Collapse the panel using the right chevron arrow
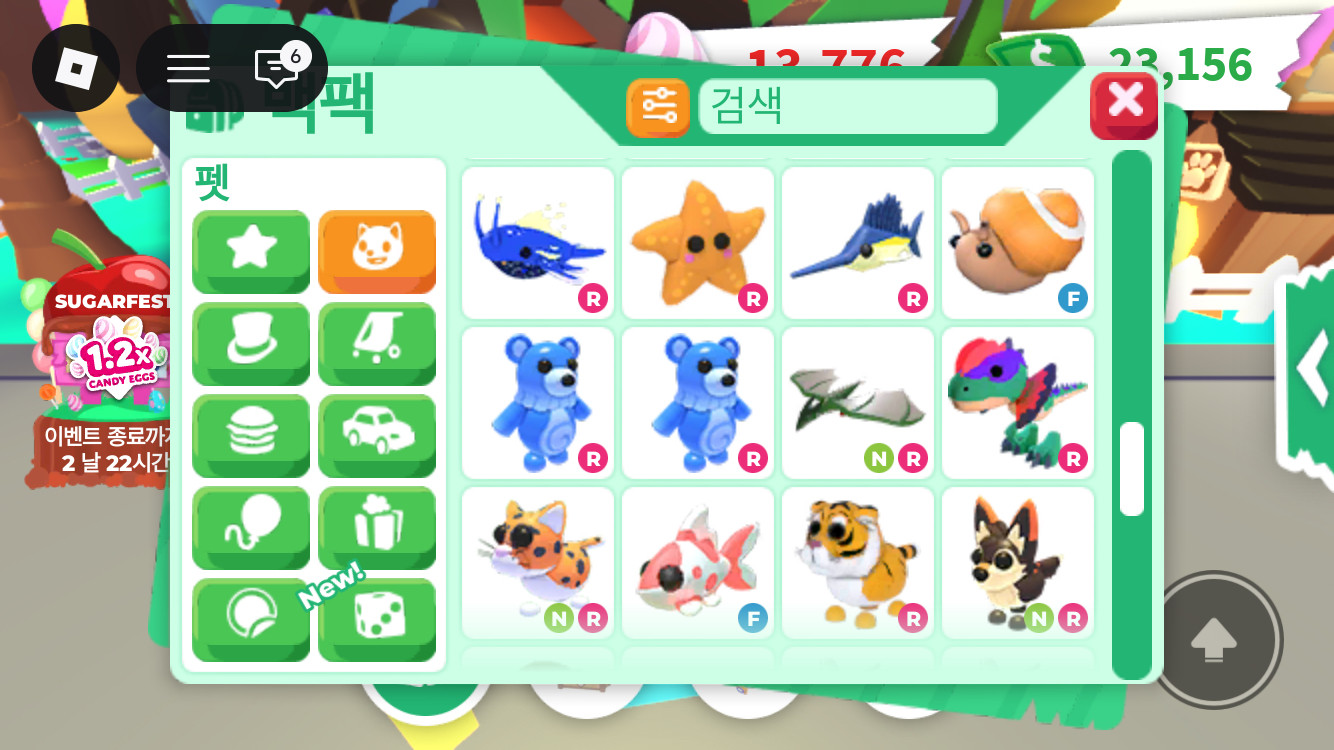Image resolution: width=1334 pixels, height=750 pixels. pyautogui.click(x=1315, y=368)
